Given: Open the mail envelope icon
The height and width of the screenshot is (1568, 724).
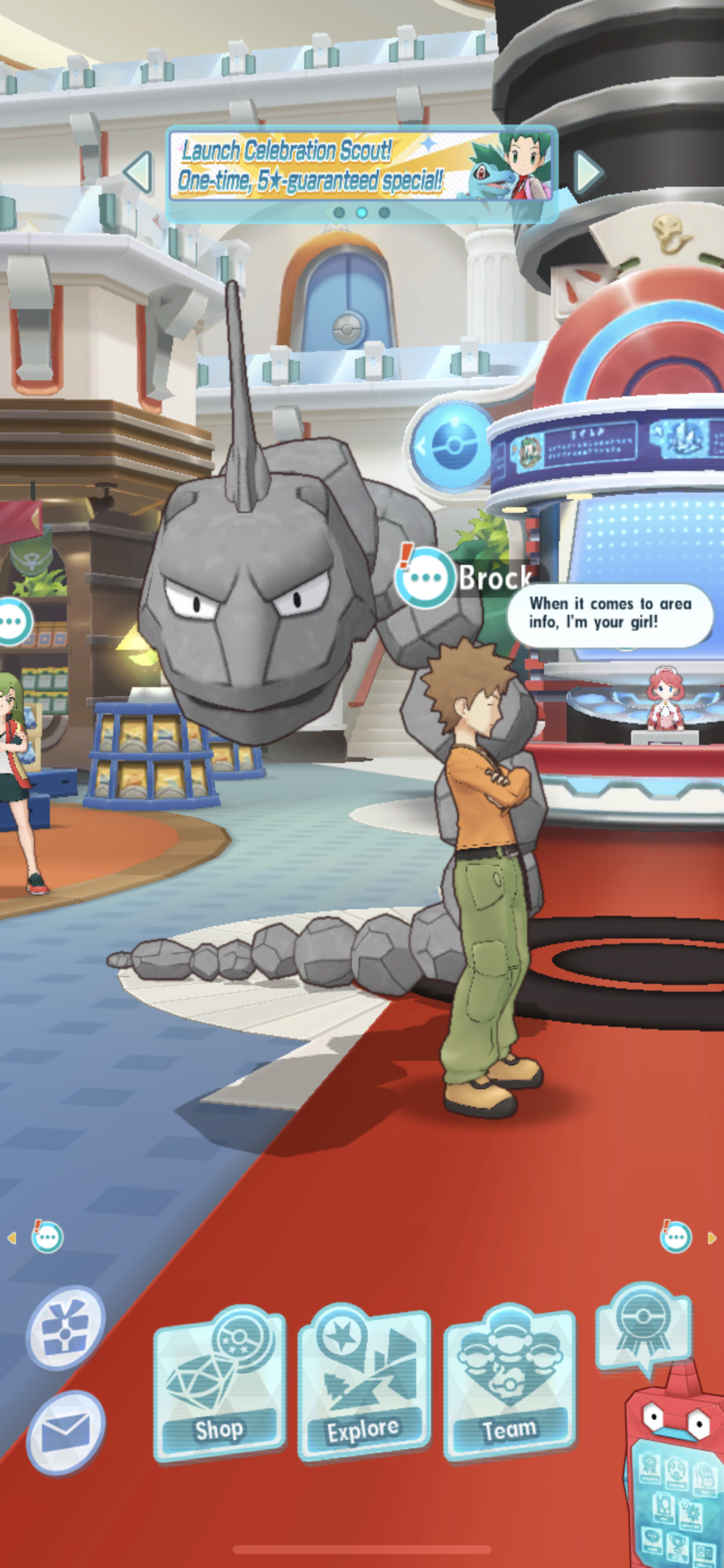Looking at the screenshot, I should [x=65, y=1431].
